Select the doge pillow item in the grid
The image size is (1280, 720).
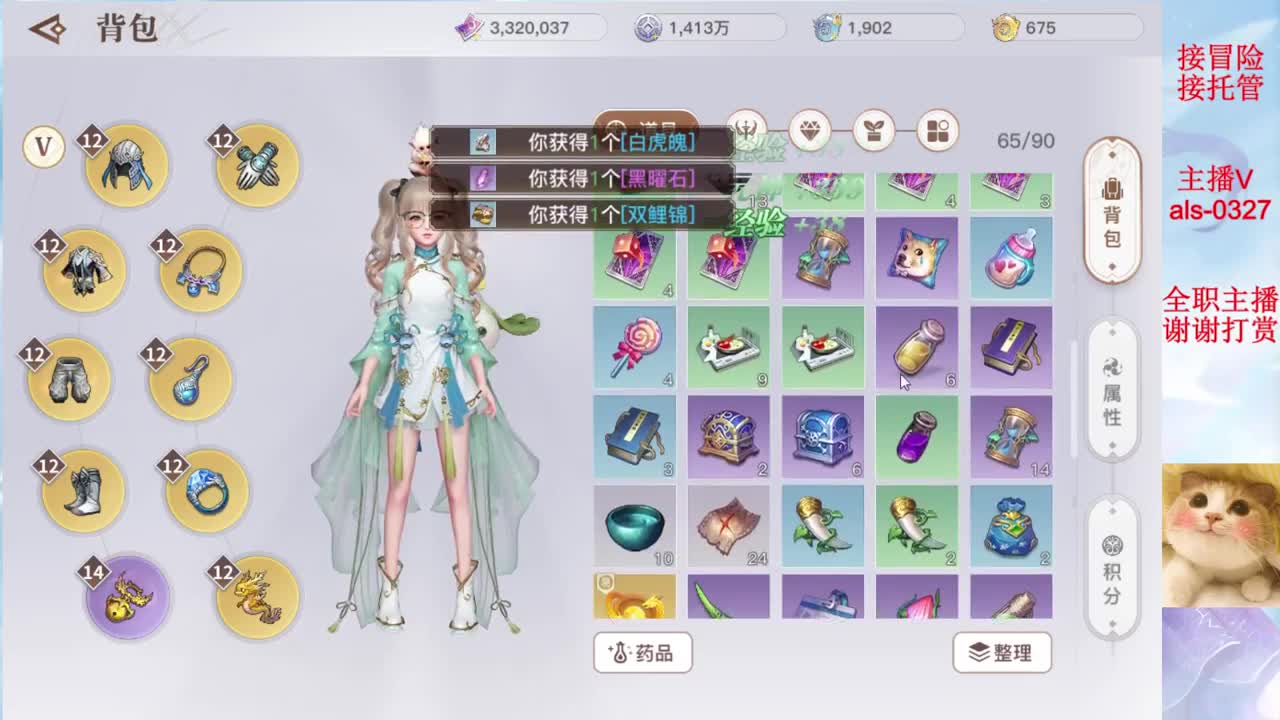point(918,257)
